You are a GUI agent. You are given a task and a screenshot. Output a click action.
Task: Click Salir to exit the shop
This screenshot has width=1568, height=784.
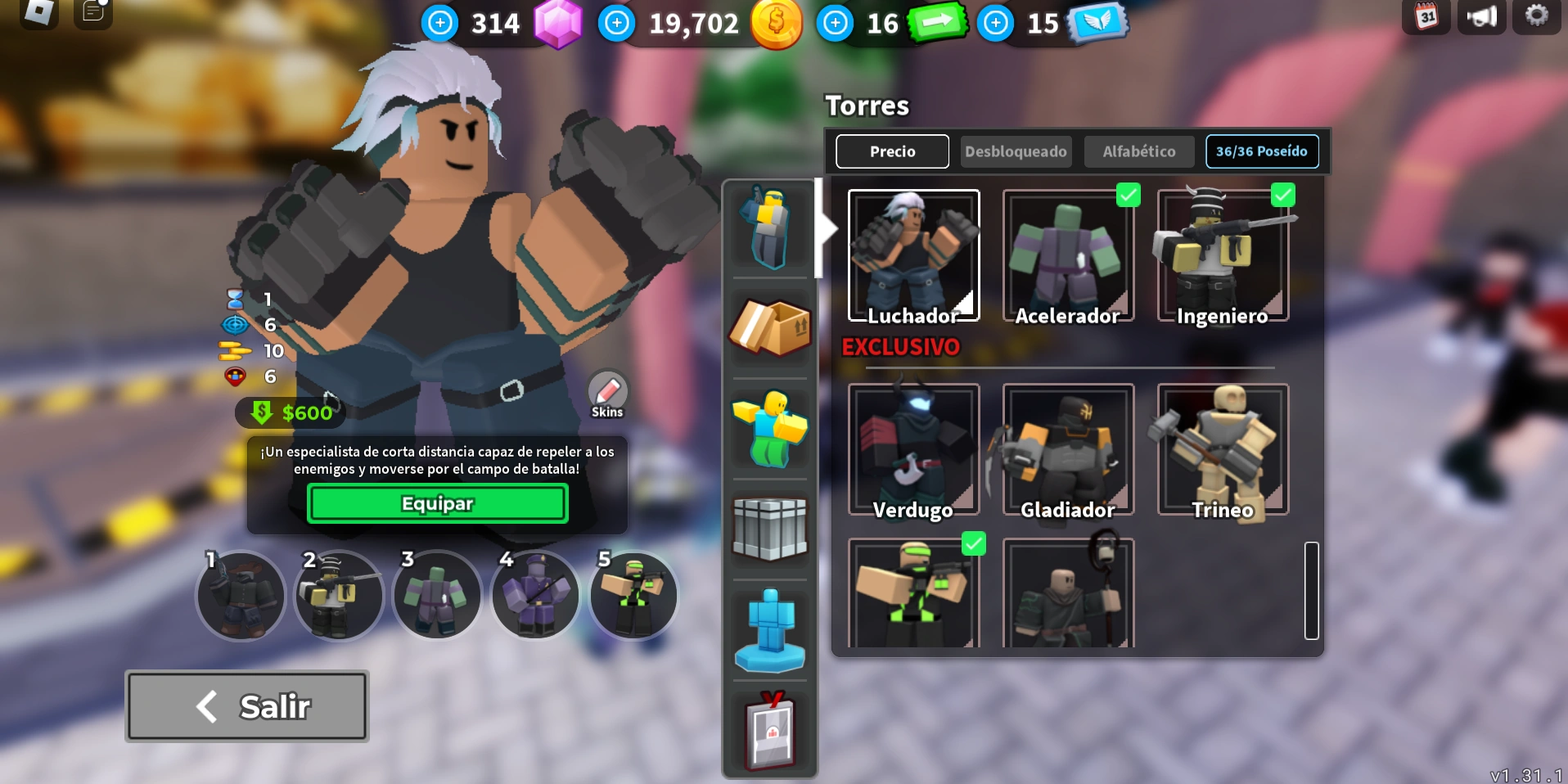[246, 705]
